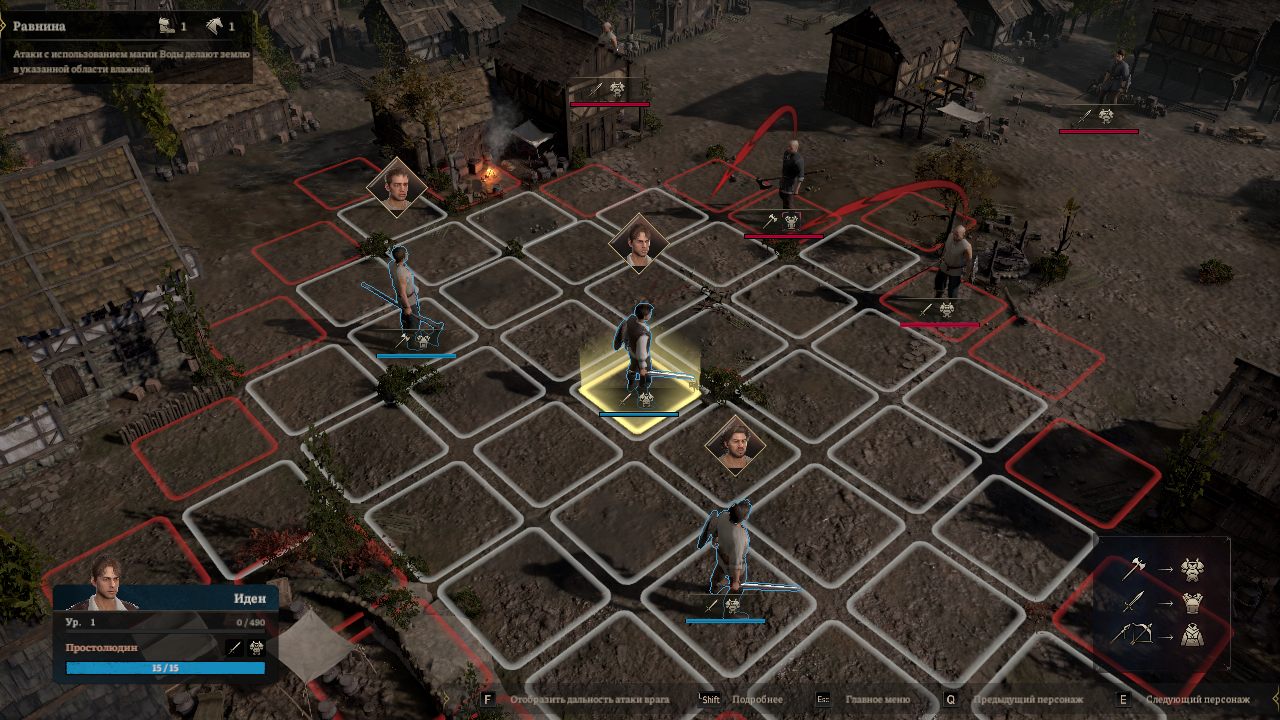
Task: Click the hooded robe armor icon in weapon chart
Action: [1191, 634]
